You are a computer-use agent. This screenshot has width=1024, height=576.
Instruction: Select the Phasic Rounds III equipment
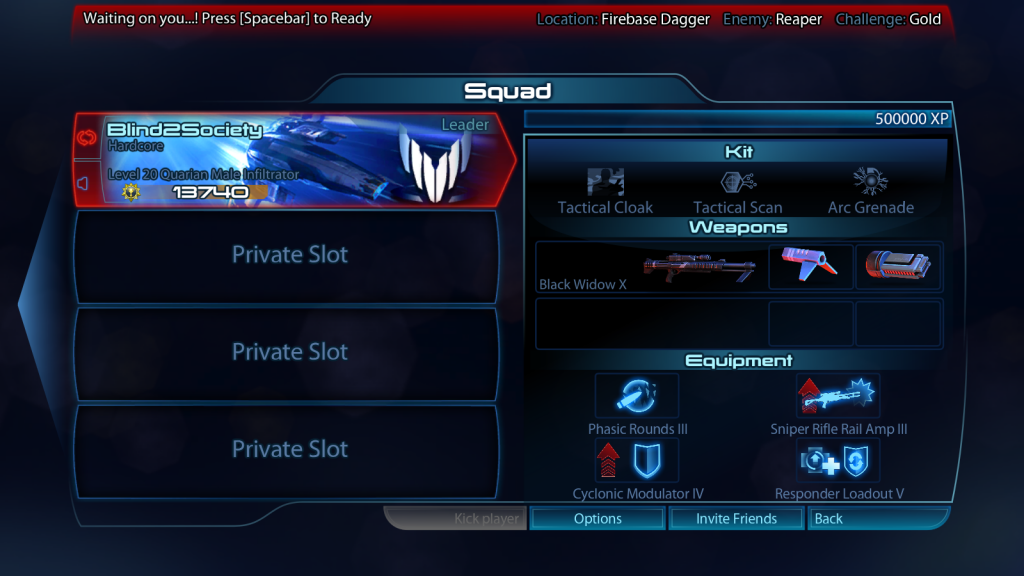pyautogui.click(x=637, y=396)
